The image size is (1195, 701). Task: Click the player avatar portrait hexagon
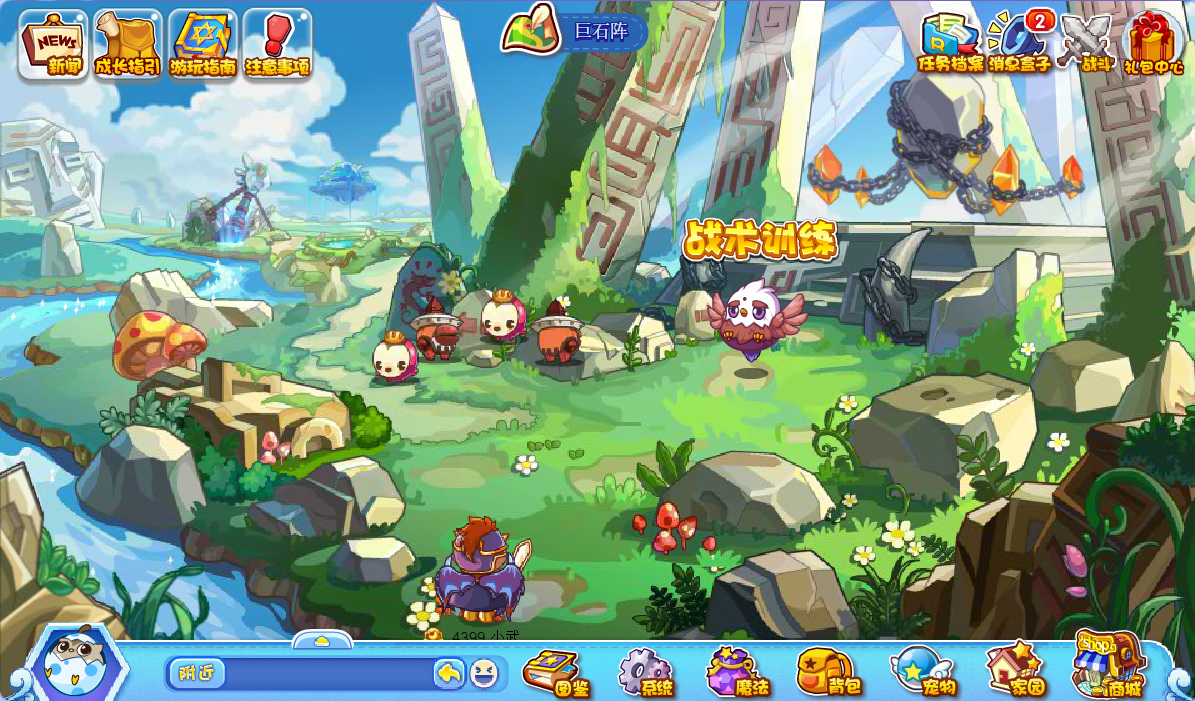point(77,666)
